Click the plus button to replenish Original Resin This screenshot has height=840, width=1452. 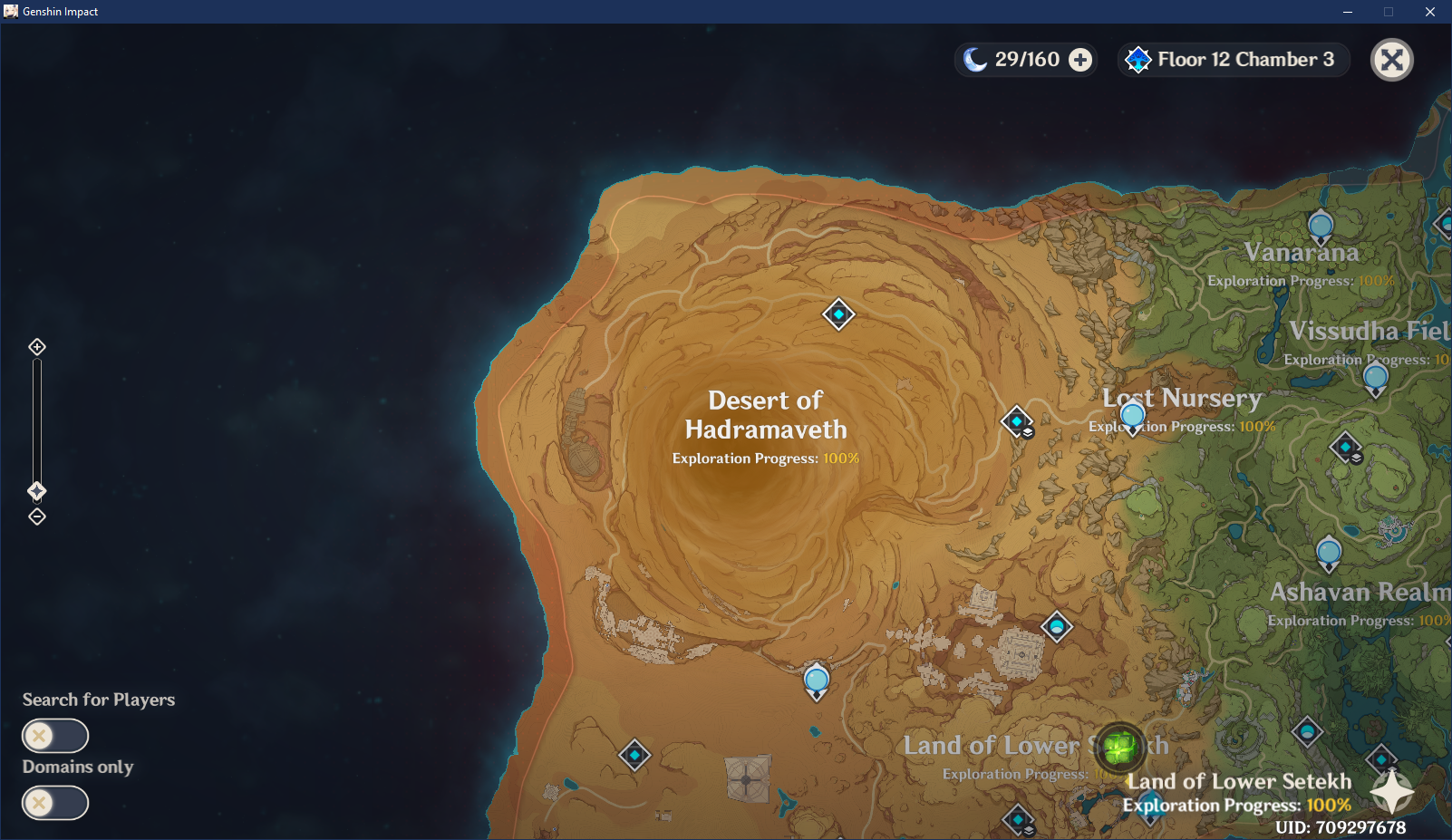tap(1079, 59)
